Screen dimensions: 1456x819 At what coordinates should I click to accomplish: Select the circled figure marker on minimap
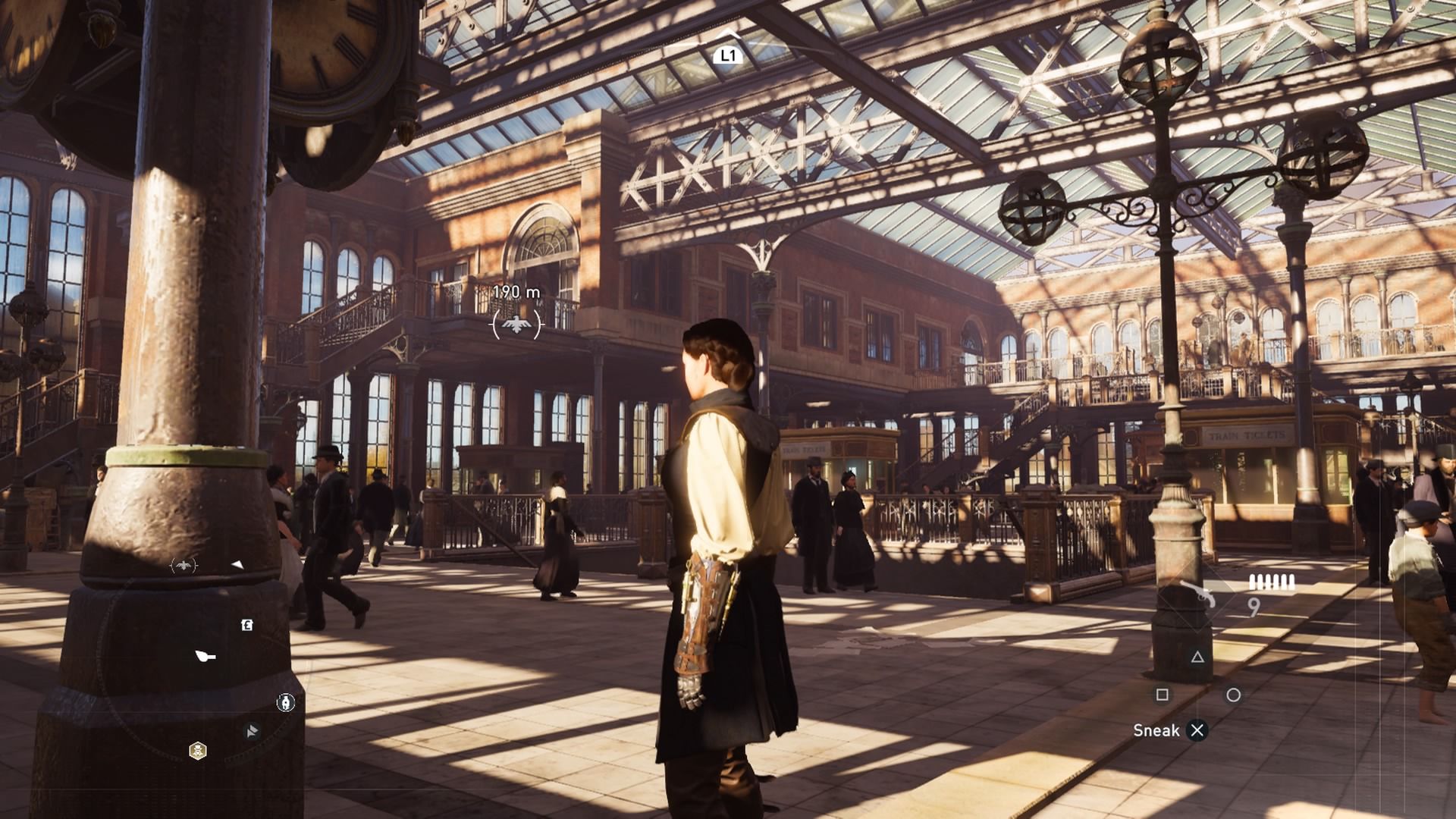tap(285, 703)
